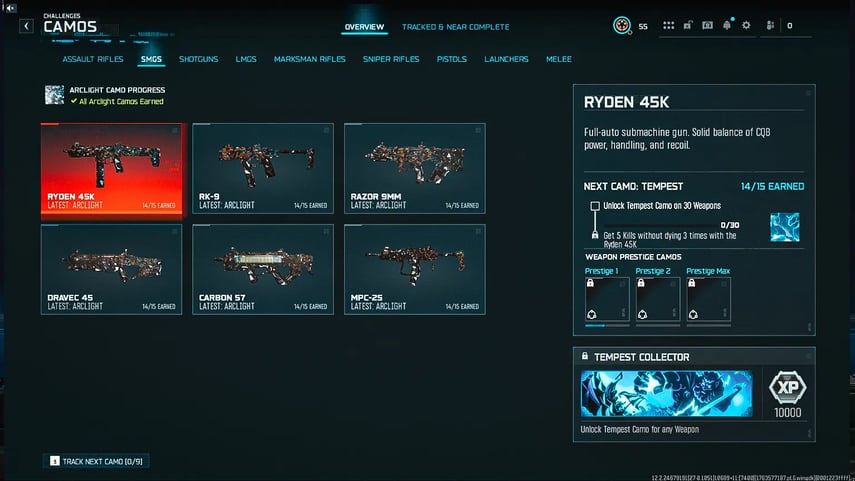Screen dimensions: 855x481
Task: Switch to Tracked & Near Complete tab
Action: click(455, 27)
